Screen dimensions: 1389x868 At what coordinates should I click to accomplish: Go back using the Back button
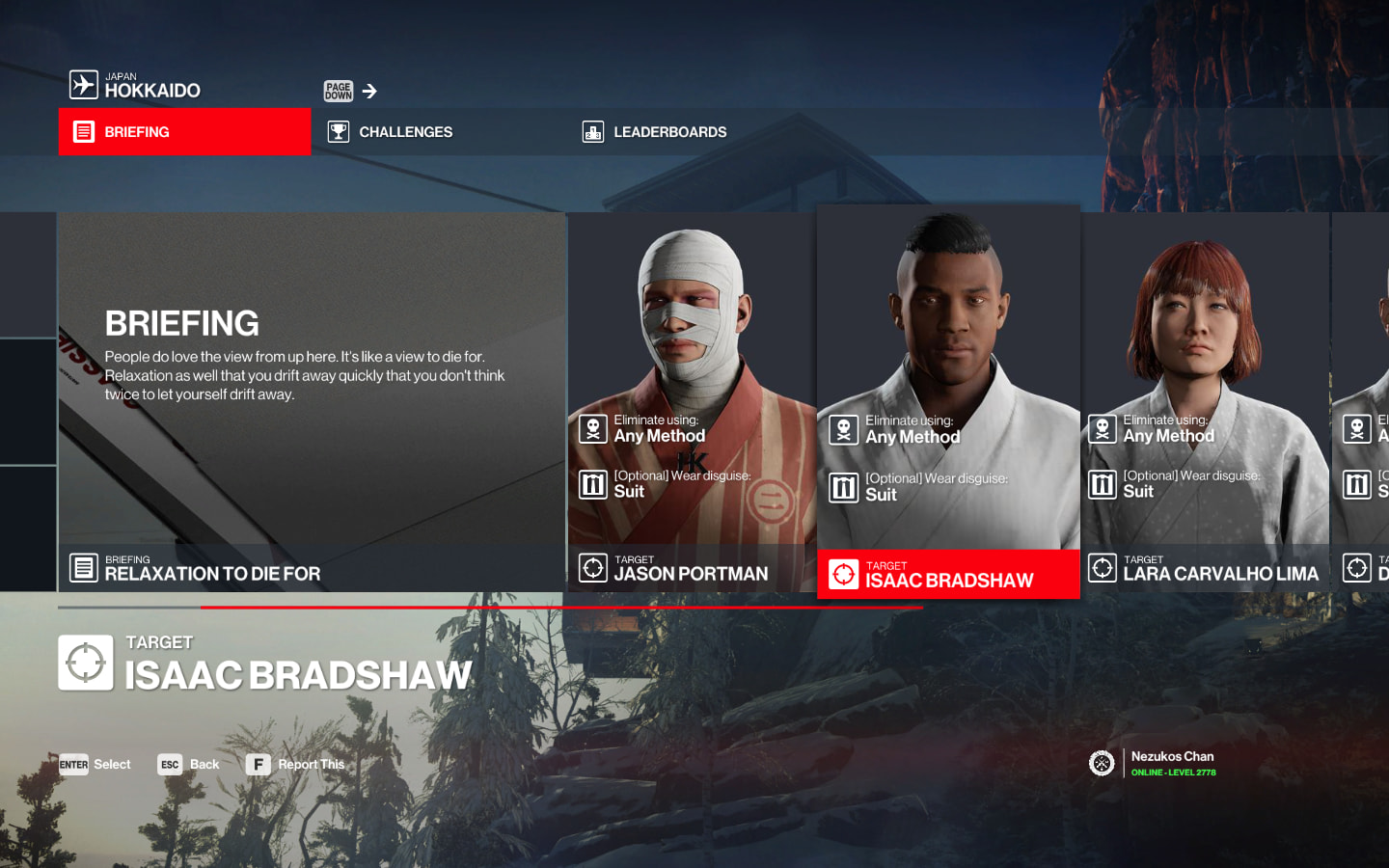189,765
